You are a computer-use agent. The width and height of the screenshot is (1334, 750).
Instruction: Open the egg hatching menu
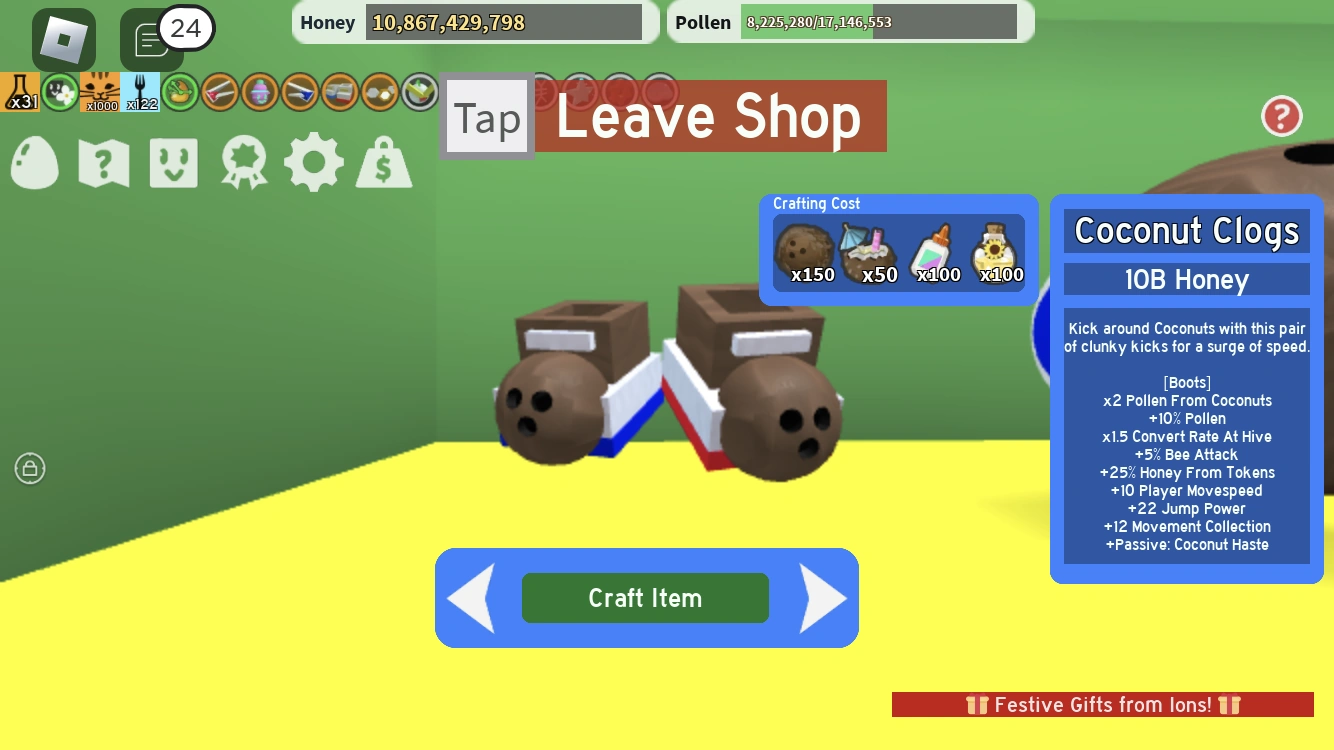coord(35,163)
